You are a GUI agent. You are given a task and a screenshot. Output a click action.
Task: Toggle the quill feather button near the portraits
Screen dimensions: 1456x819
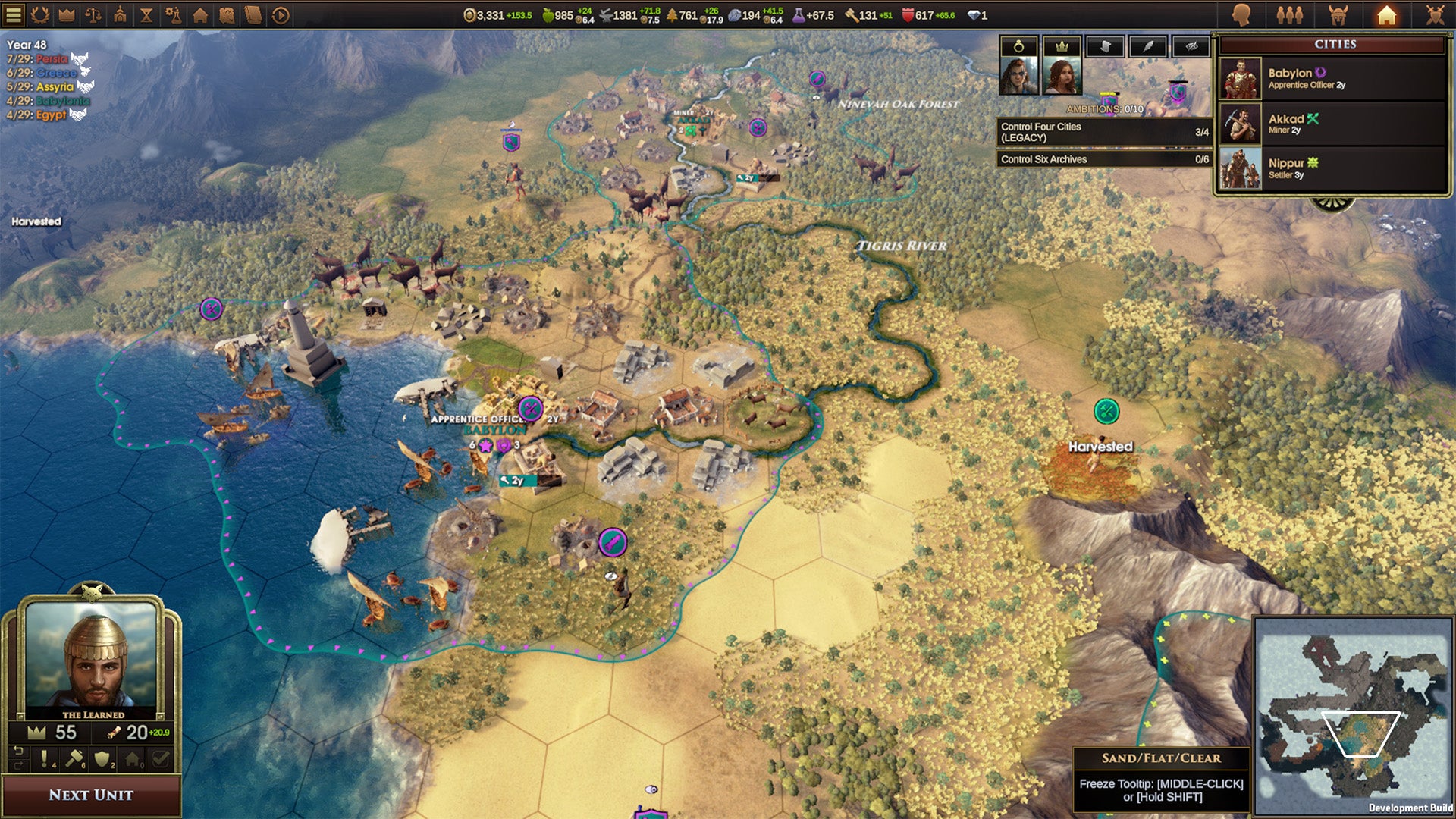[x=1148, y=46]
